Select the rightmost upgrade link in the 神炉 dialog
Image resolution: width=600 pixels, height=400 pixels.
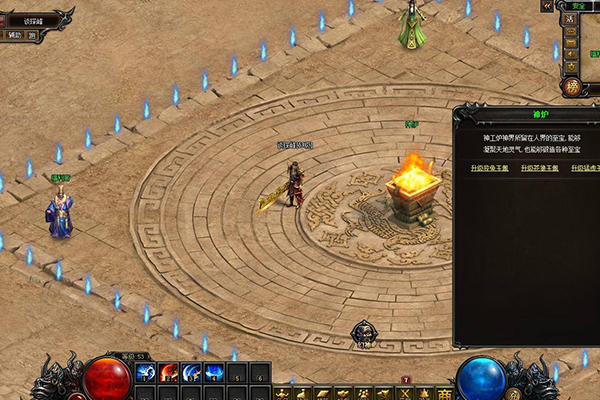pyautogui.click(x=586, y=168)
